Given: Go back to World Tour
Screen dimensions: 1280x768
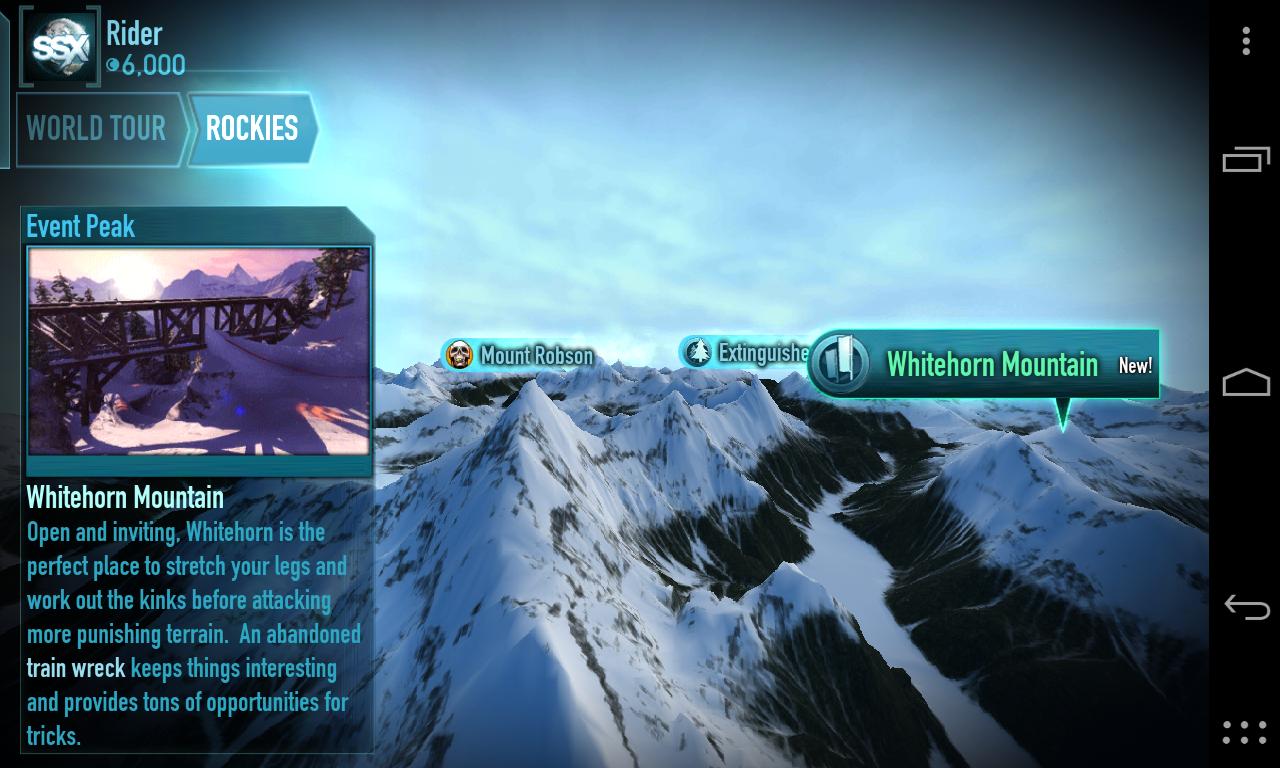Looking at the screenshot, I should pyautogui.click(x=97, y=129).
